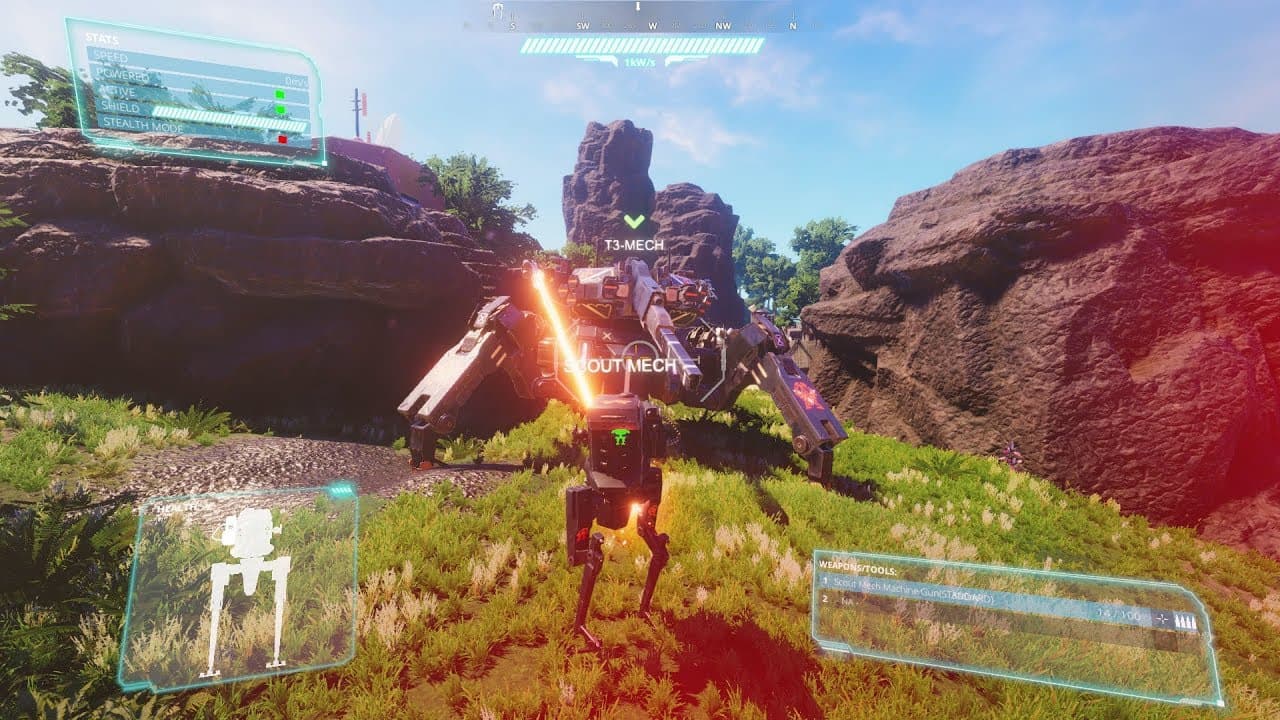The height and width of the screenshot is (720, 1280).
Task: Click the ammo counter reading 14/100
Action: pyautogui.click(x=1119, y=613)
